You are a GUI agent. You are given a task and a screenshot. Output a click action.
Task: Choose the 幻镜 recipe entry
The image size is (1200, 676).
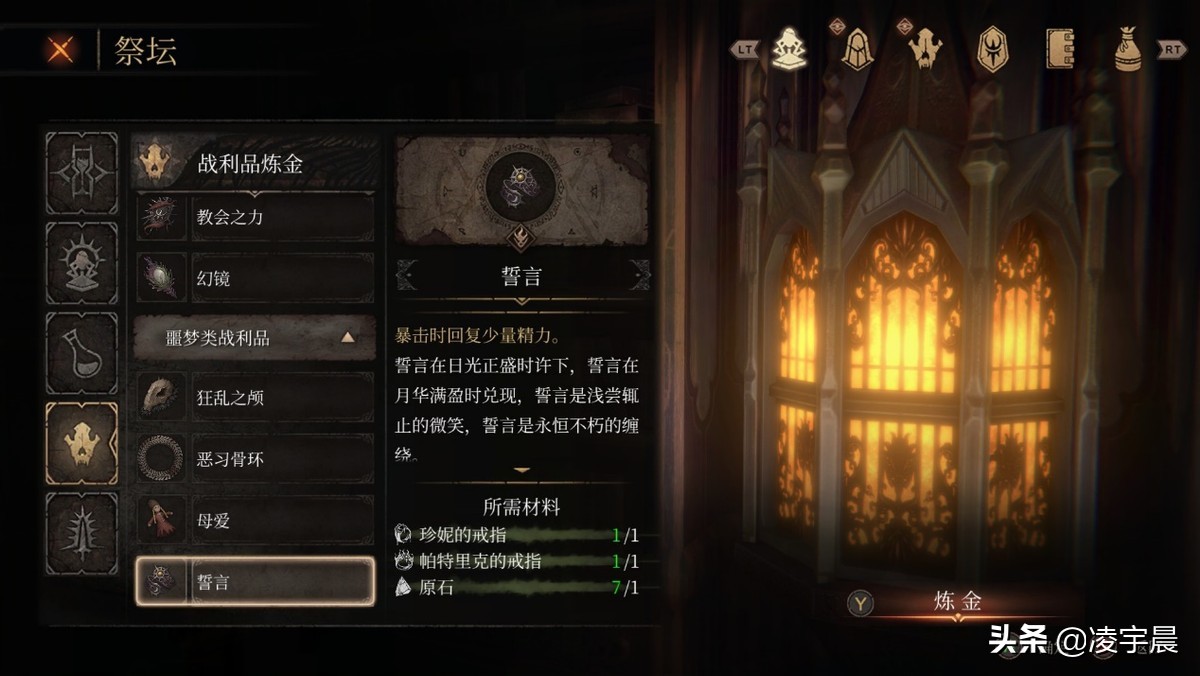(255, 277)
